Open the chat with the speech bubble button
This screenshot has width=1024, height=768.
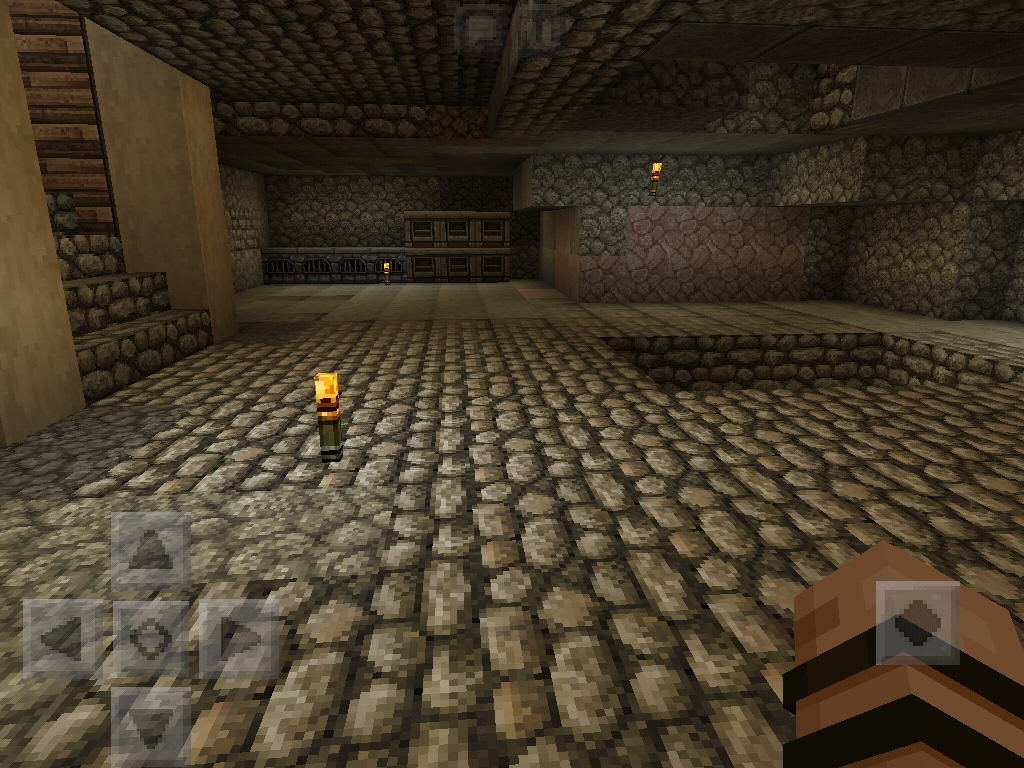click(482, 27)
